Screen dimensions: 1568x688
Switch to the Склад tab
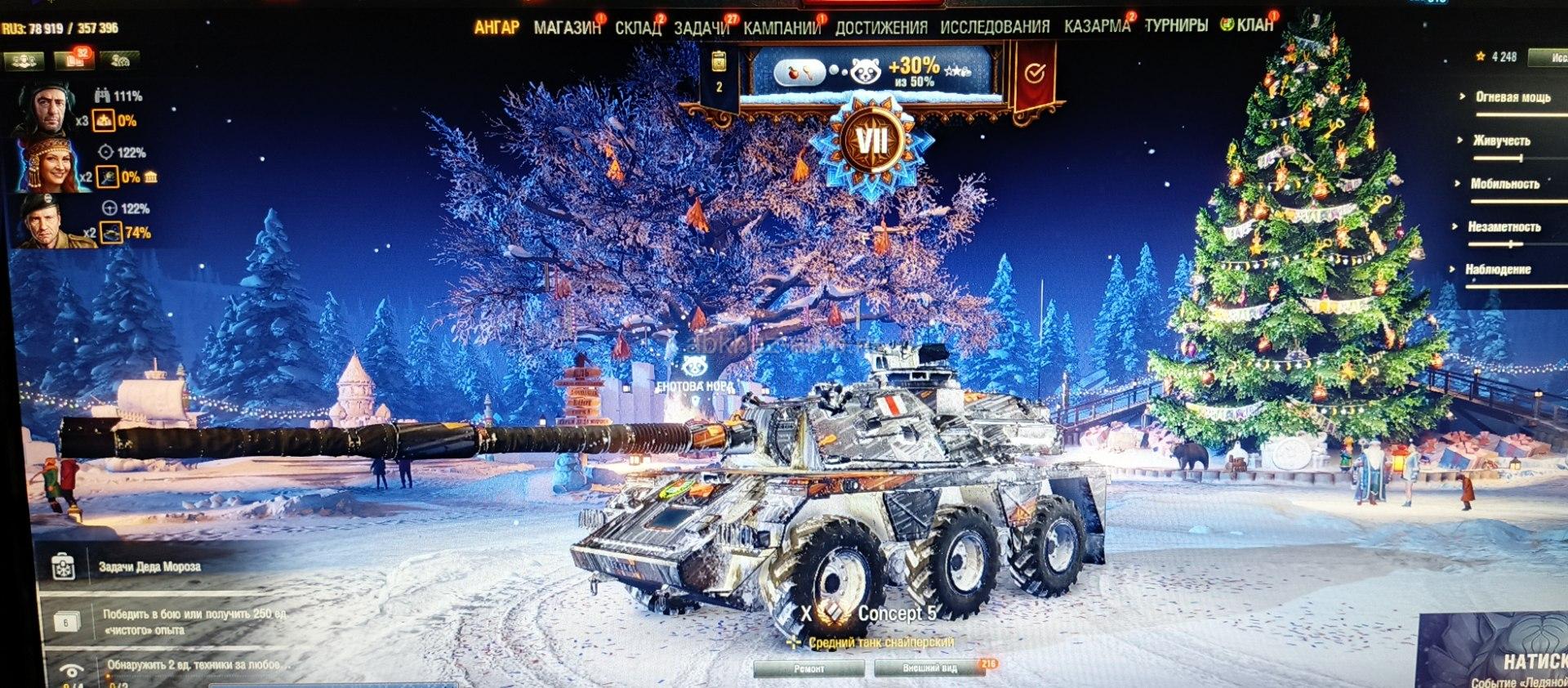[637, 28]
